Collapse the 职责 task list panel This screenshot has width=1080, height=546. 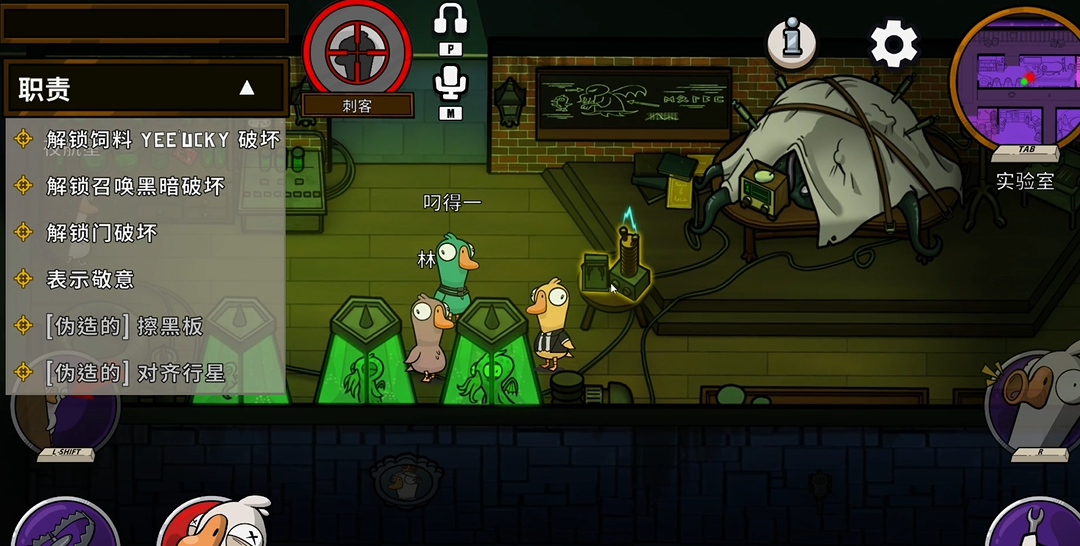[247, 88]
